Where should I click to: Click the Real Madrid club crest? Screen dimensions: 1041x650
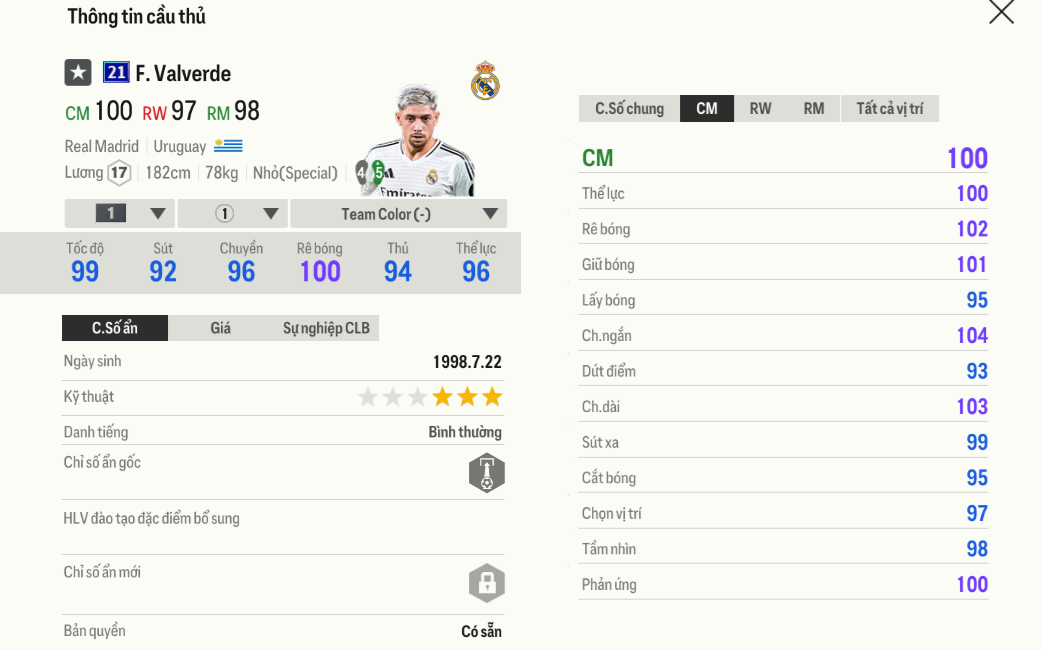coord(485,81)
